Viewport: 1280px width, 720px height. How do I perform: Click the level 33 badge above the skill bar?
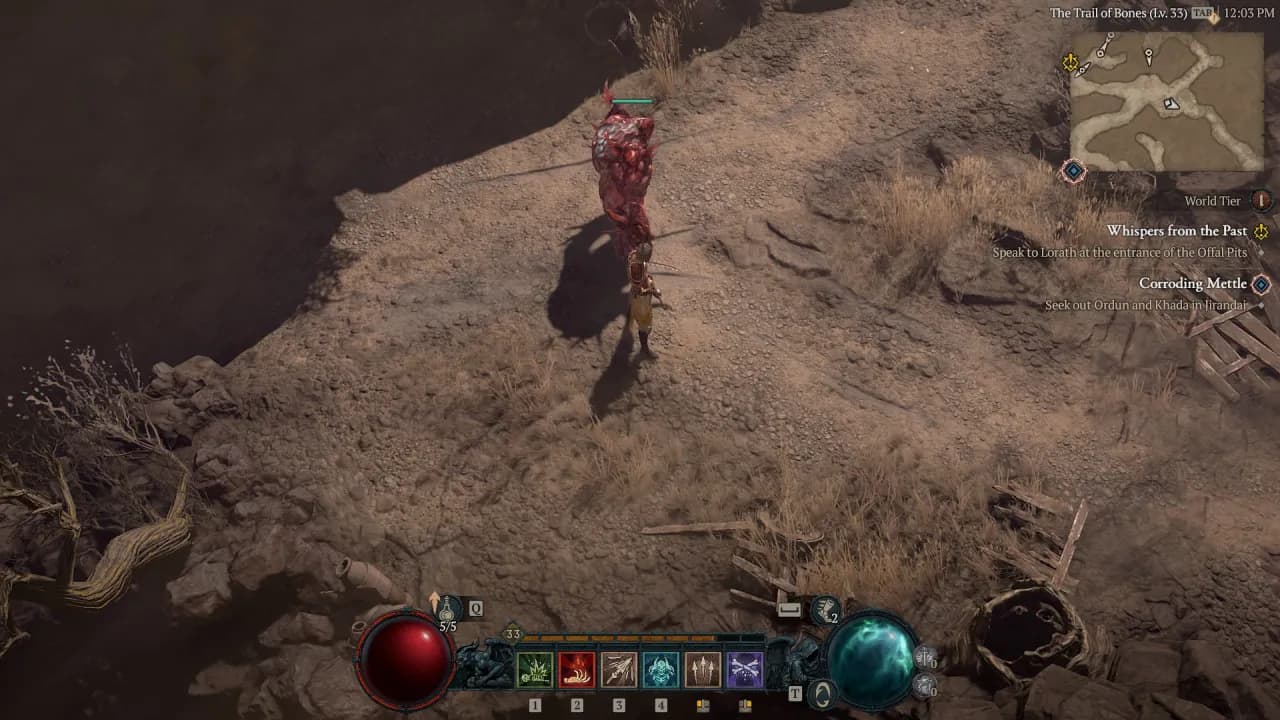pyautogui.click(x=511, y=633)
